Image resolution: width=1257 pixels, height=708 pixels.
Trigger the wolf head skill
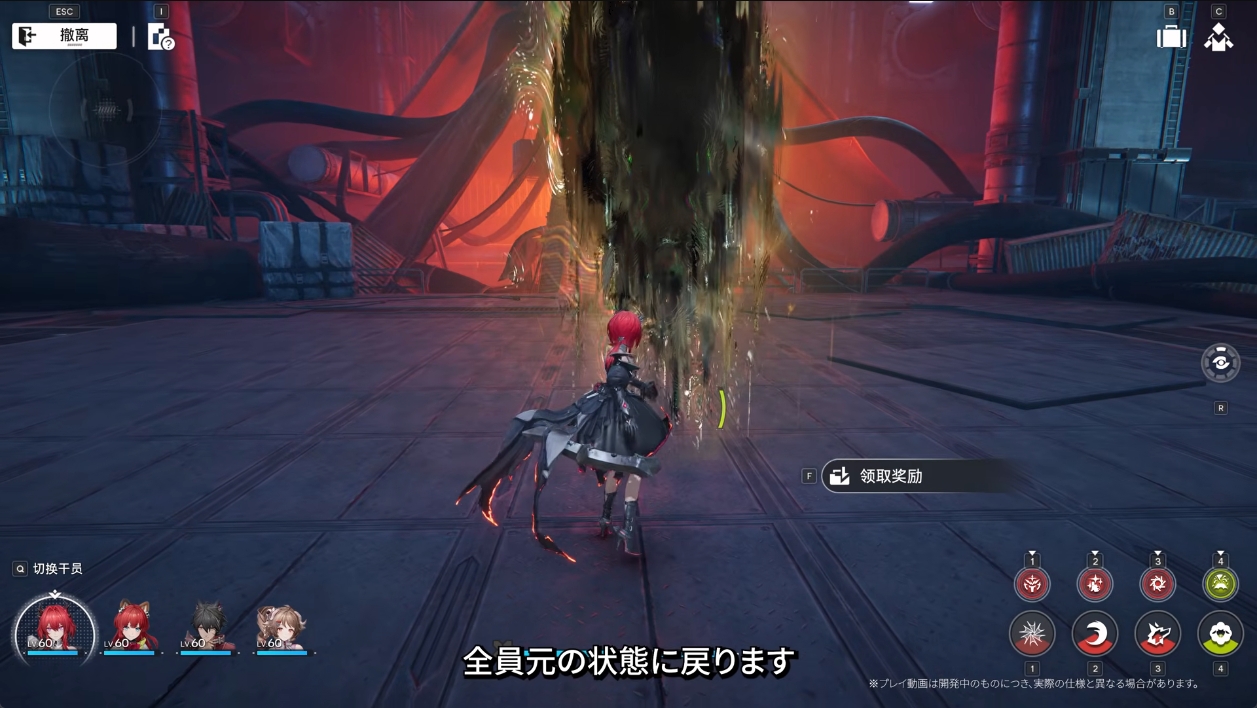coord(1158,634)
